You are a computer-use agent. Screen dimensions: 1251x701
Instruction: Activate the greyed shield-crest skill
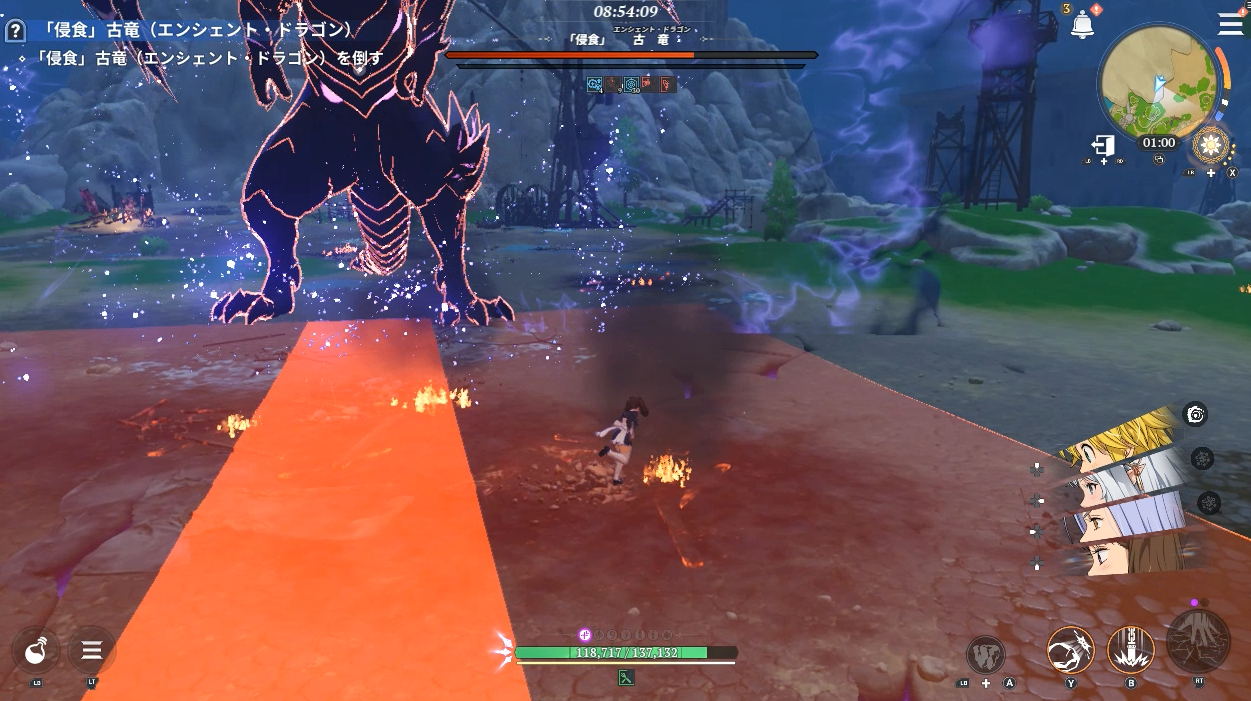click(x=986, y=655)
